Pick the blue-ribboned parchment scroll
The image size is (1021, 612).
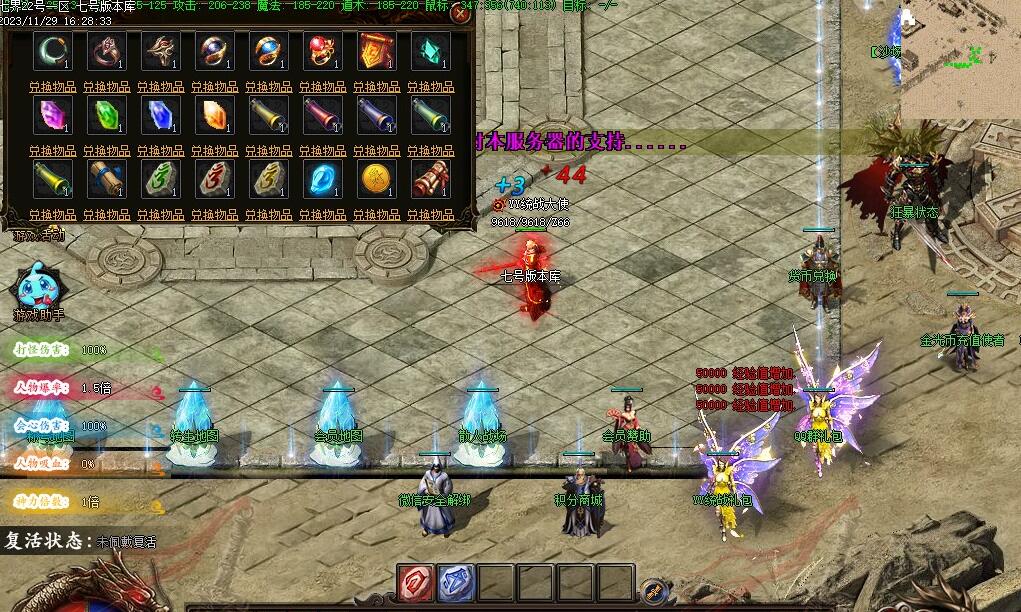click(x=105, y=179)
